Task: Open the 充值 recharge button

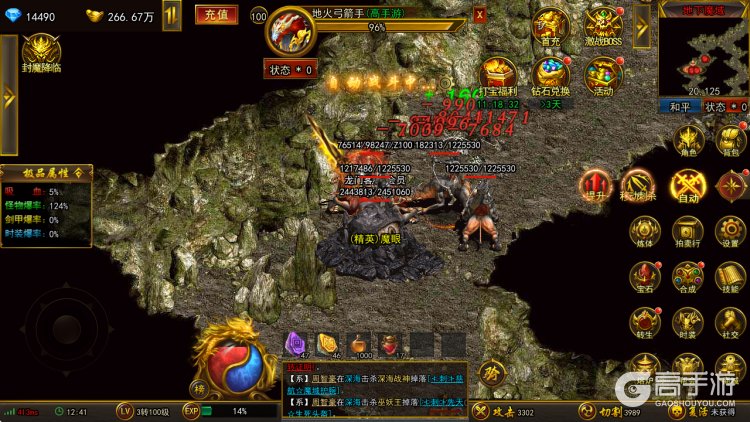Action: [215, 14]
